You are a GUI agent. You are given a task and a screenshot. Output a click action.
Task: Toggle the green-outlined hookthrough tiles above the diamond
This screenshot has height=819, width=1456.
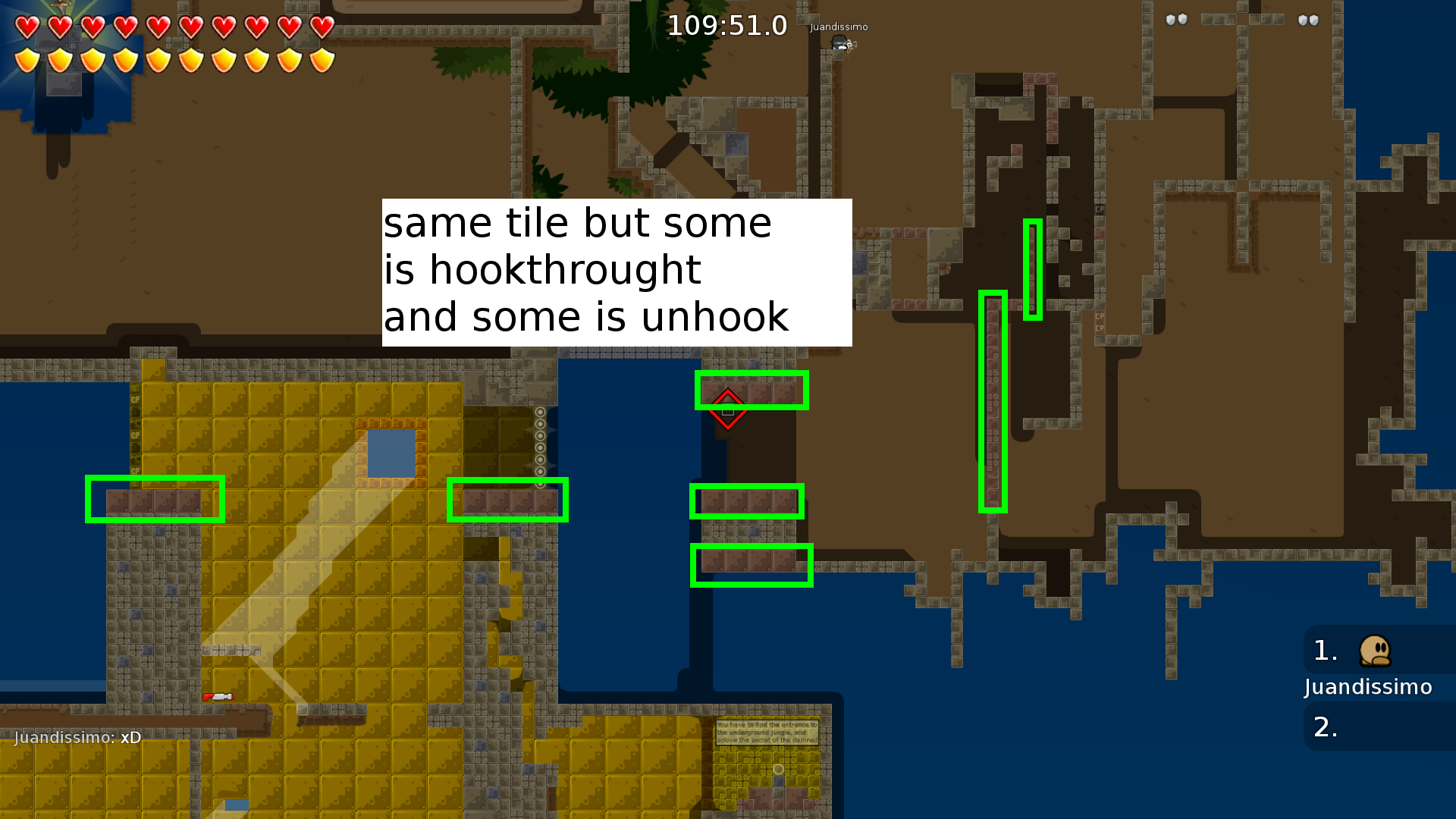coord(752,389)
